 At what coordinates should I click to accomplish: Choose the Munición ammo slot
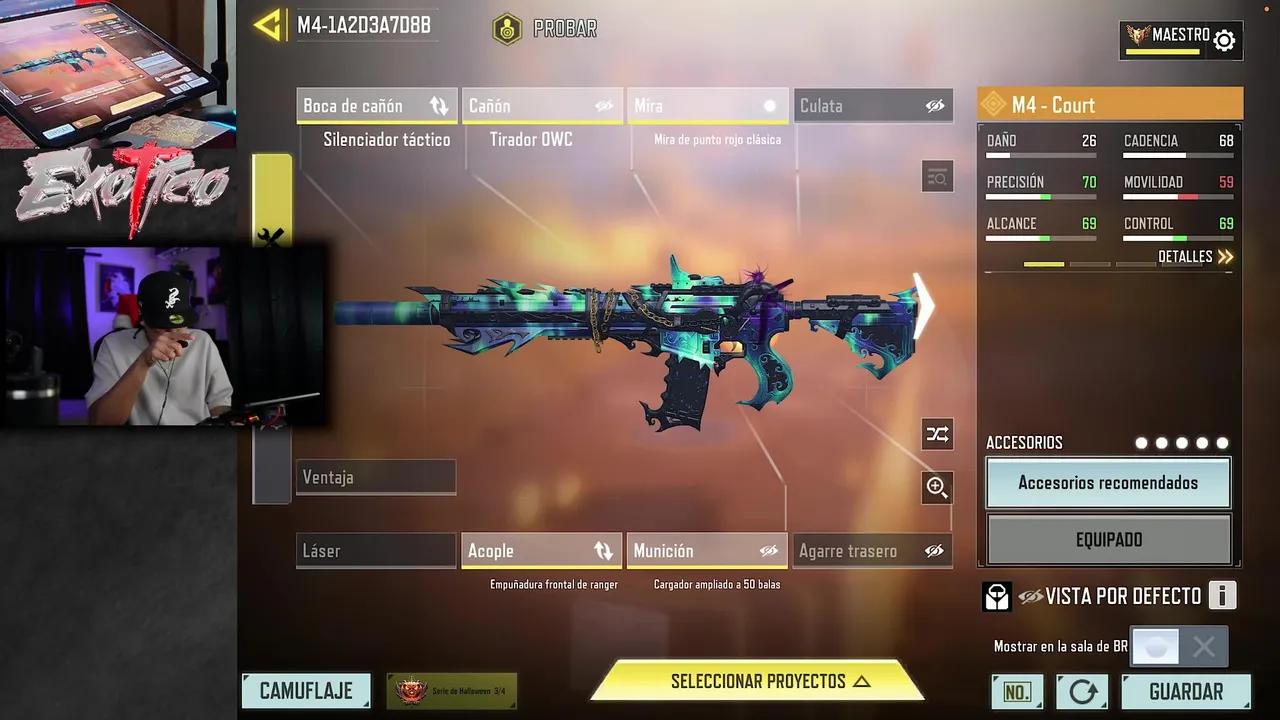(x=707, y=551)
